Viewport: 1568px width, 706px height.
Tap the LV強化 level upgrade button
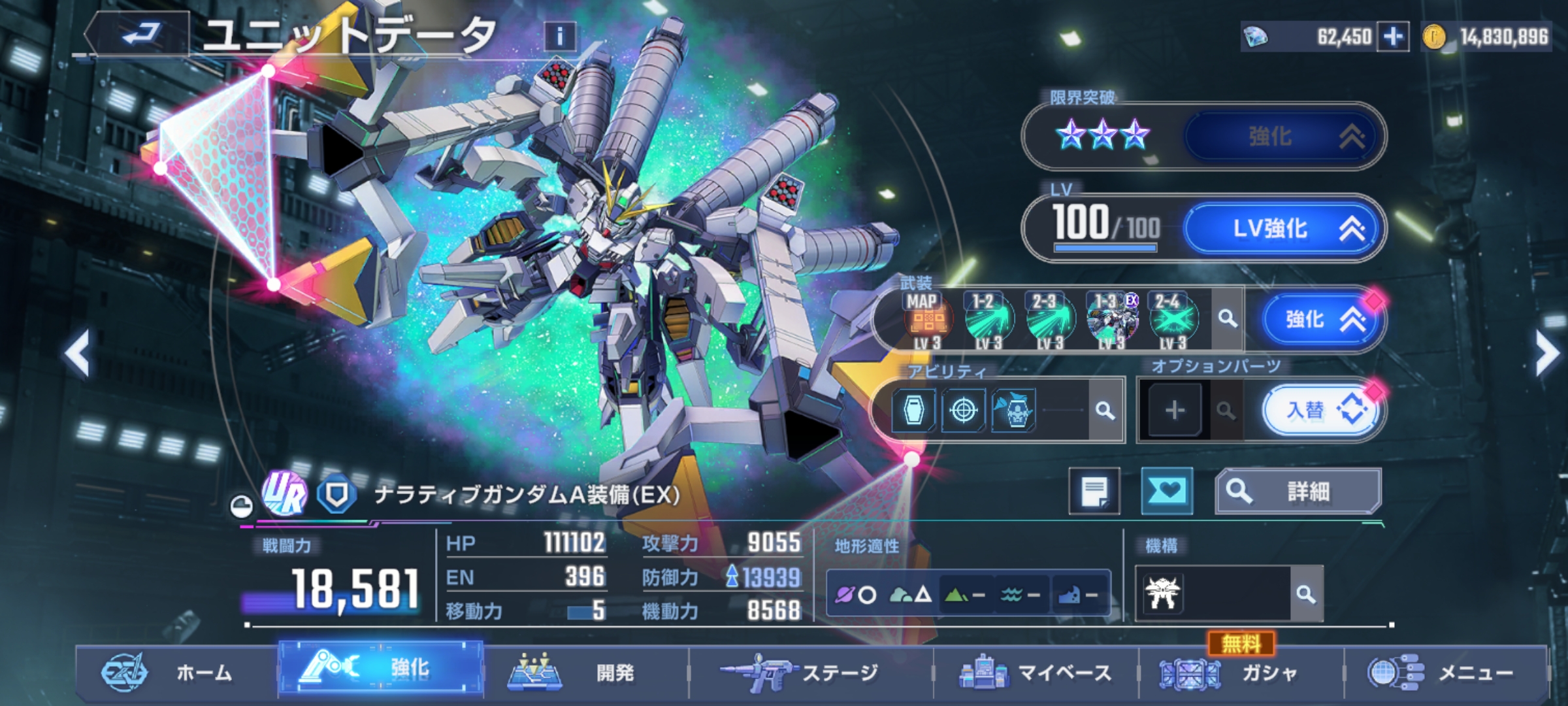point(1283,229)
